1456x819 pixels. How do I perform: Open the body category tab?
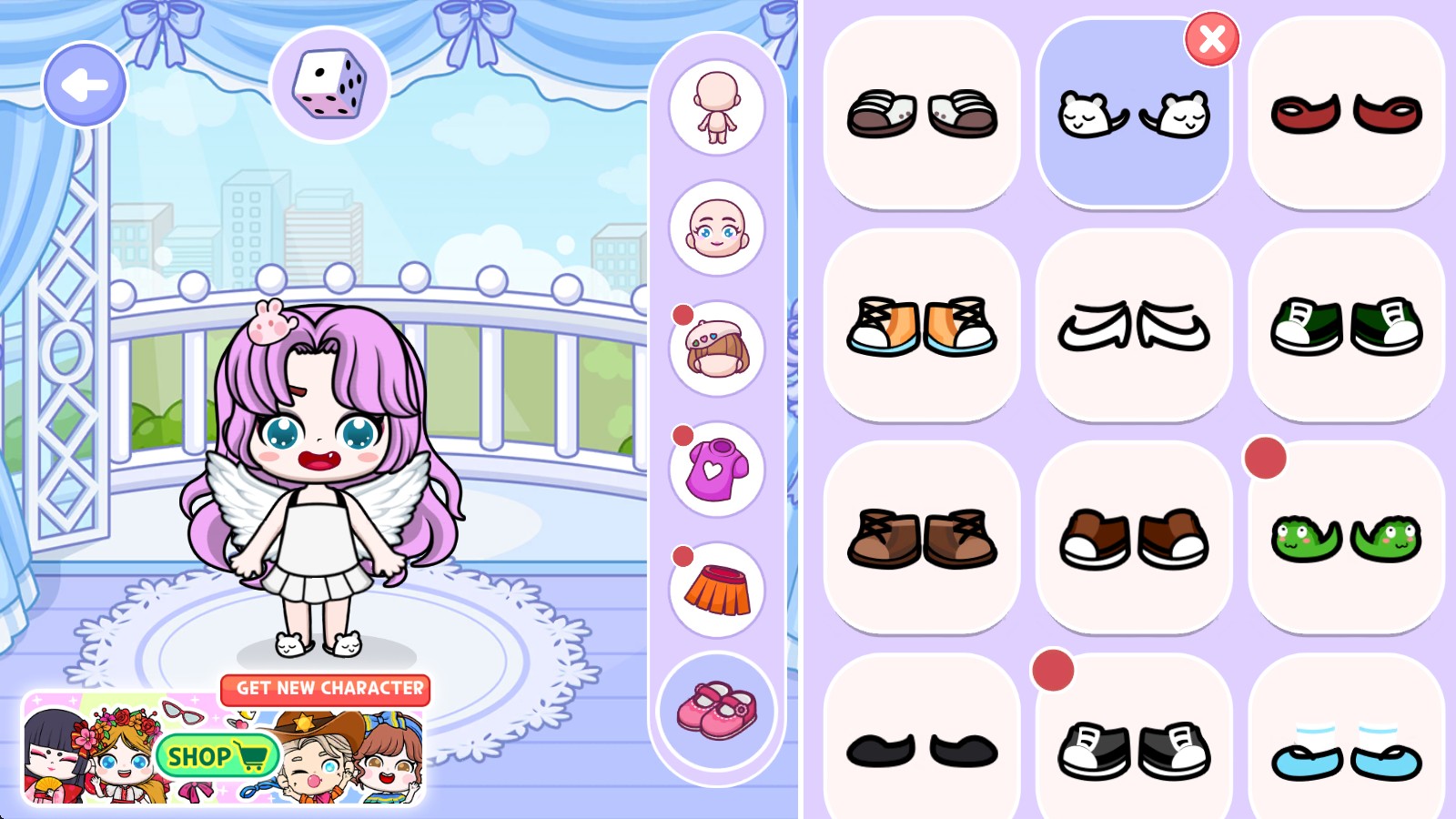pyautogui.click(x=717, y=107)
